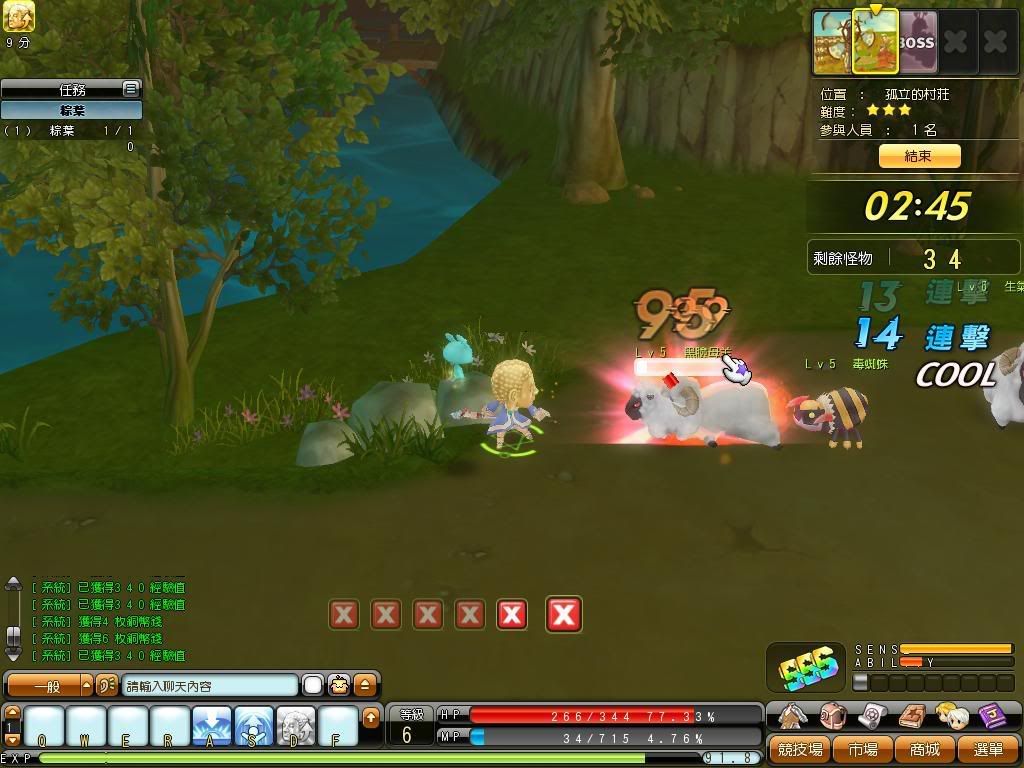Click the gold avatar icon with 9 分
Screen dimensions: 1024x768
[x=18, y=16]
